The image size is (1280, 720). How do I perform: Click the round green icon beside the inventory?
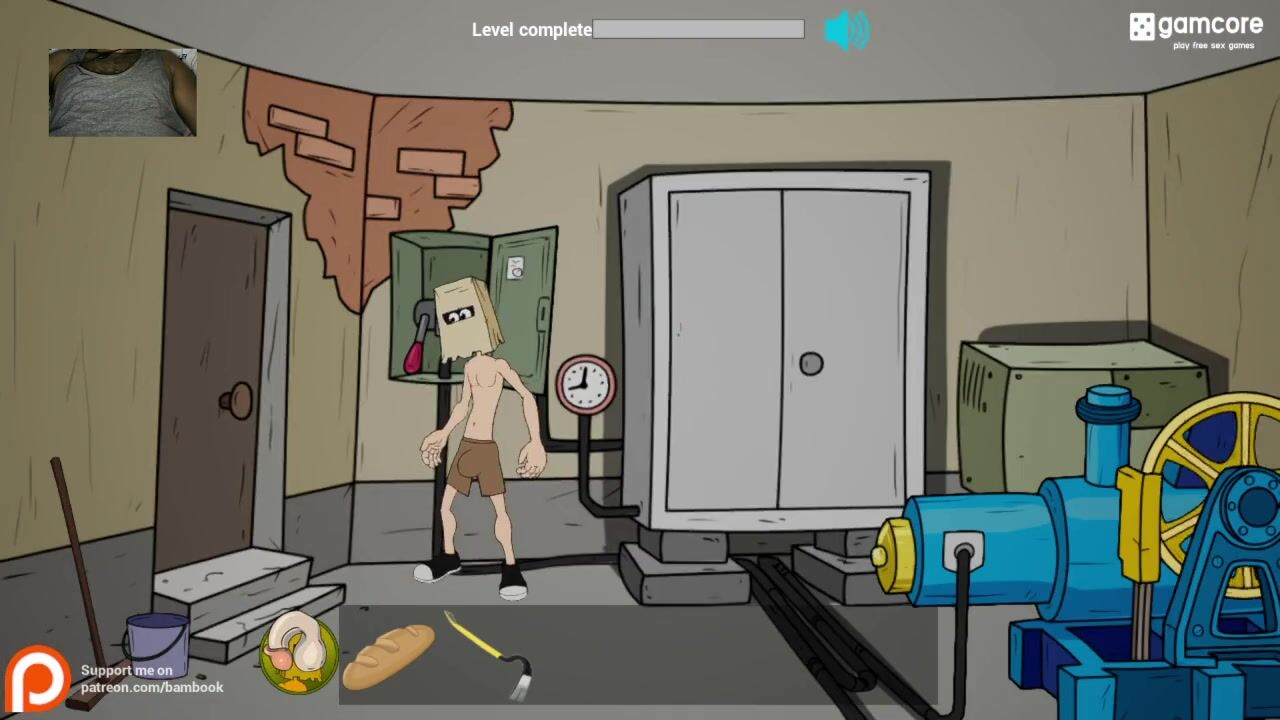(x=299, y=654)
